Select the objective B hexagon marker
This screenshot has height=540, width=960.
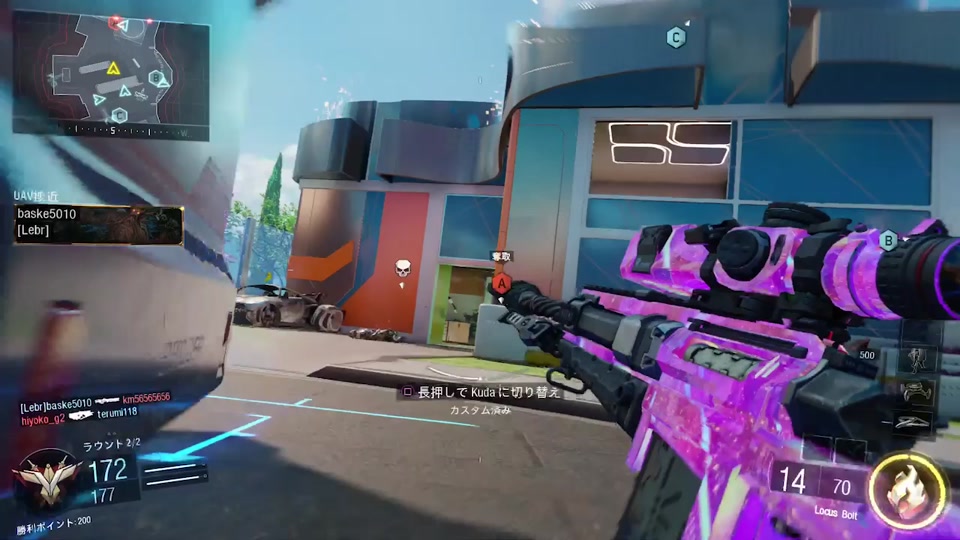click(x=887, y=239)
